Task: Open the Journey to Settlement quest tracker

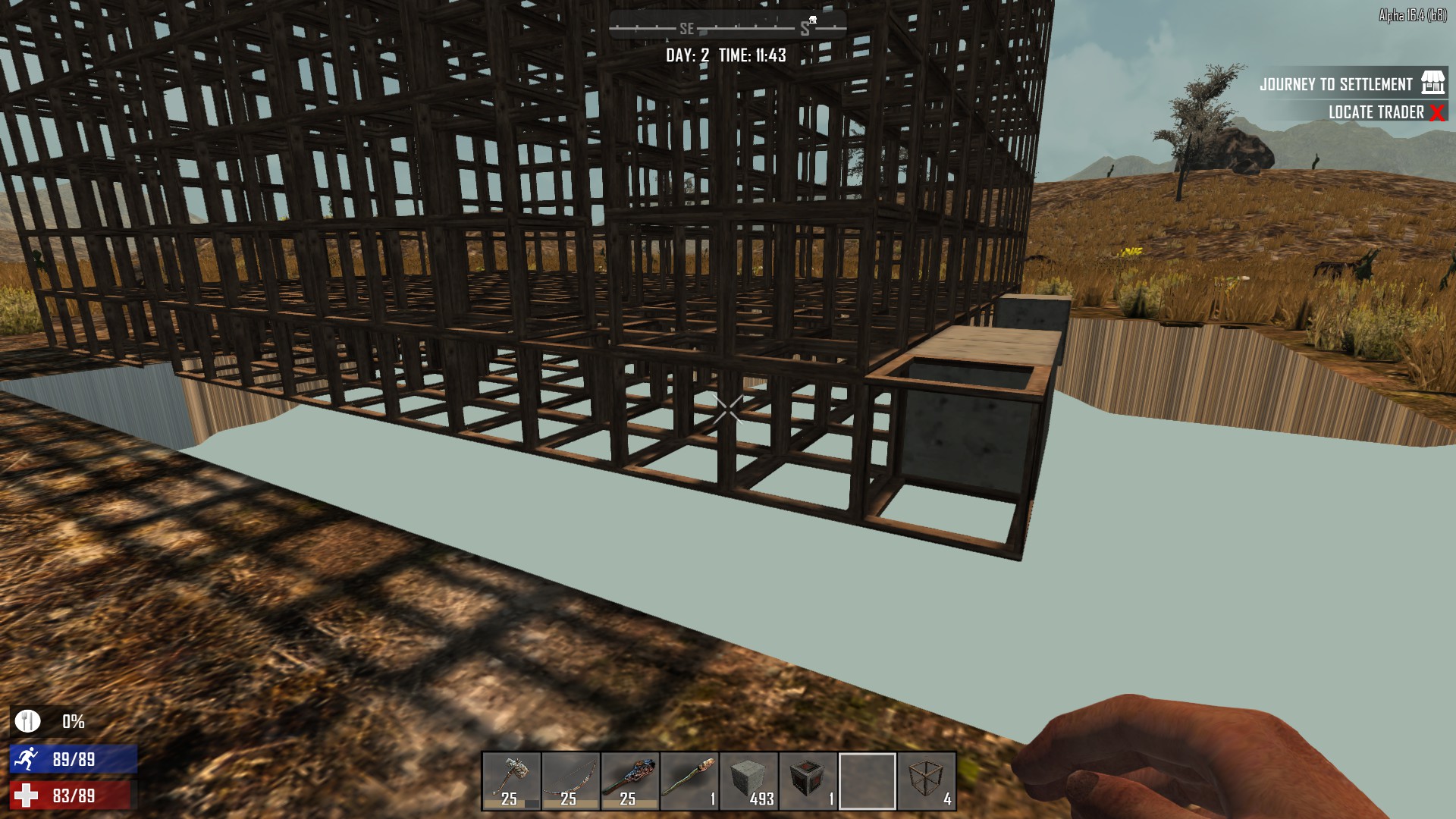Action: (x=1336, y=84)
